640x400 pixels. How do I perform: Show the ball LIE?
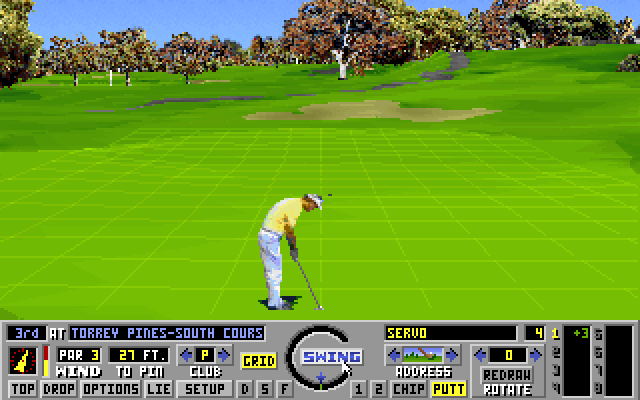point(158,389)
